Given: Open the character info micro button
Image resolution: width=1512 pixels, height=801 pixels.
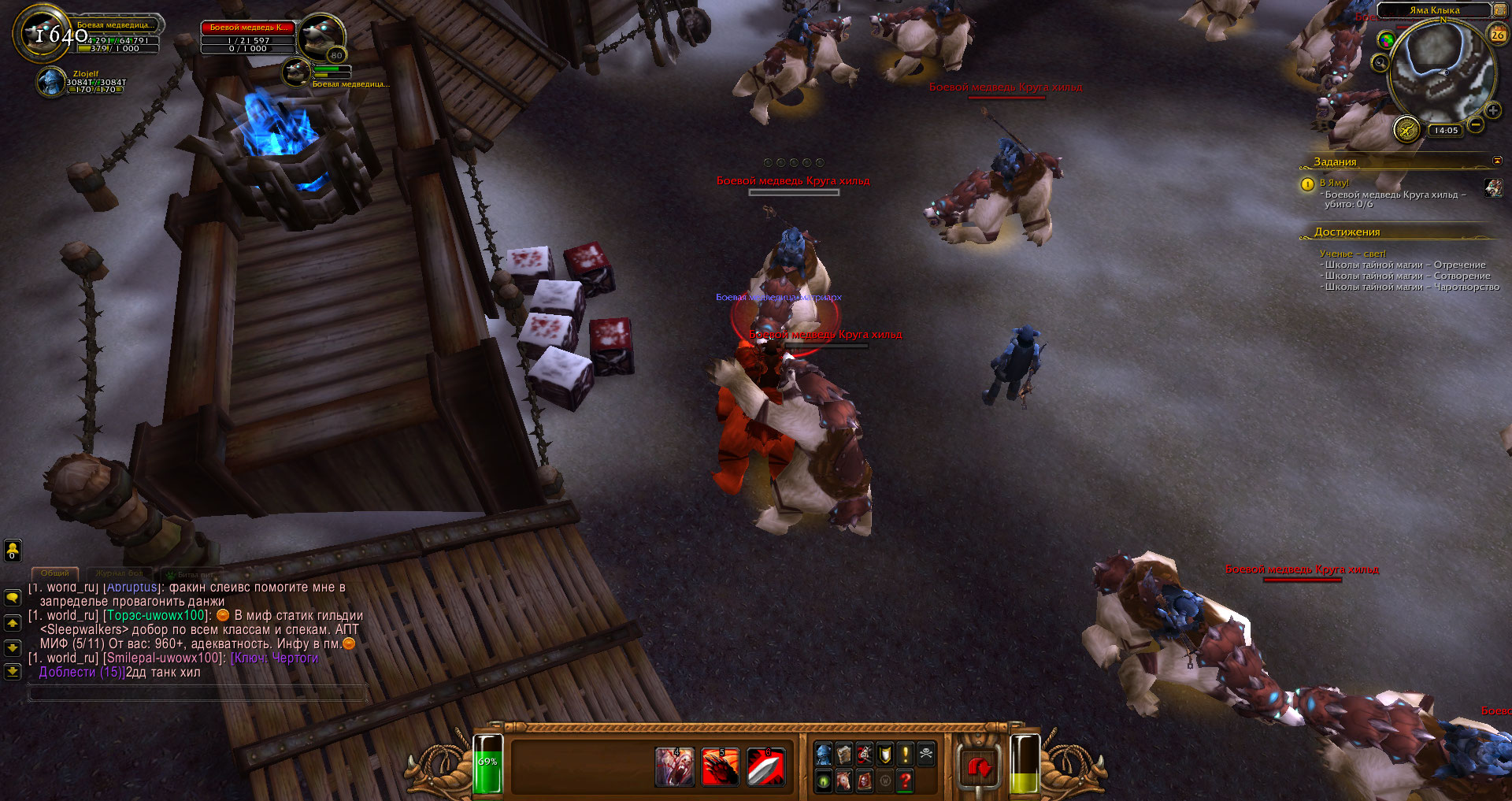Looking at the screenshot, I should click(x=824, y=755).
